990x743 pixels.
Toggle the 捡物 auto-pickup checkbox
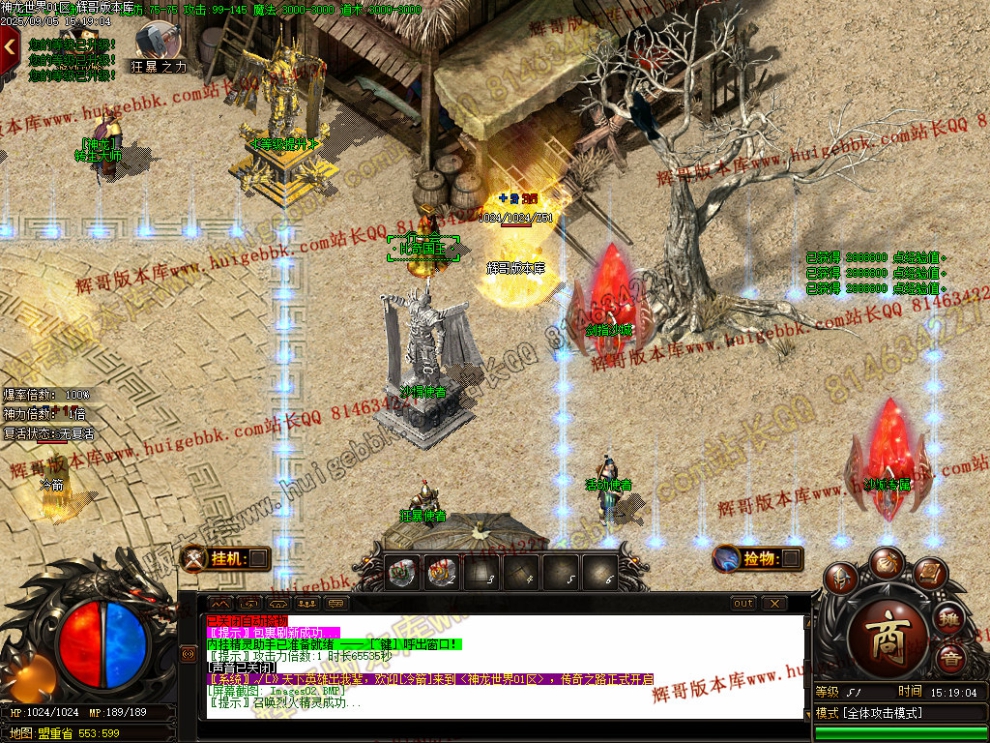[x=791, y=558]
